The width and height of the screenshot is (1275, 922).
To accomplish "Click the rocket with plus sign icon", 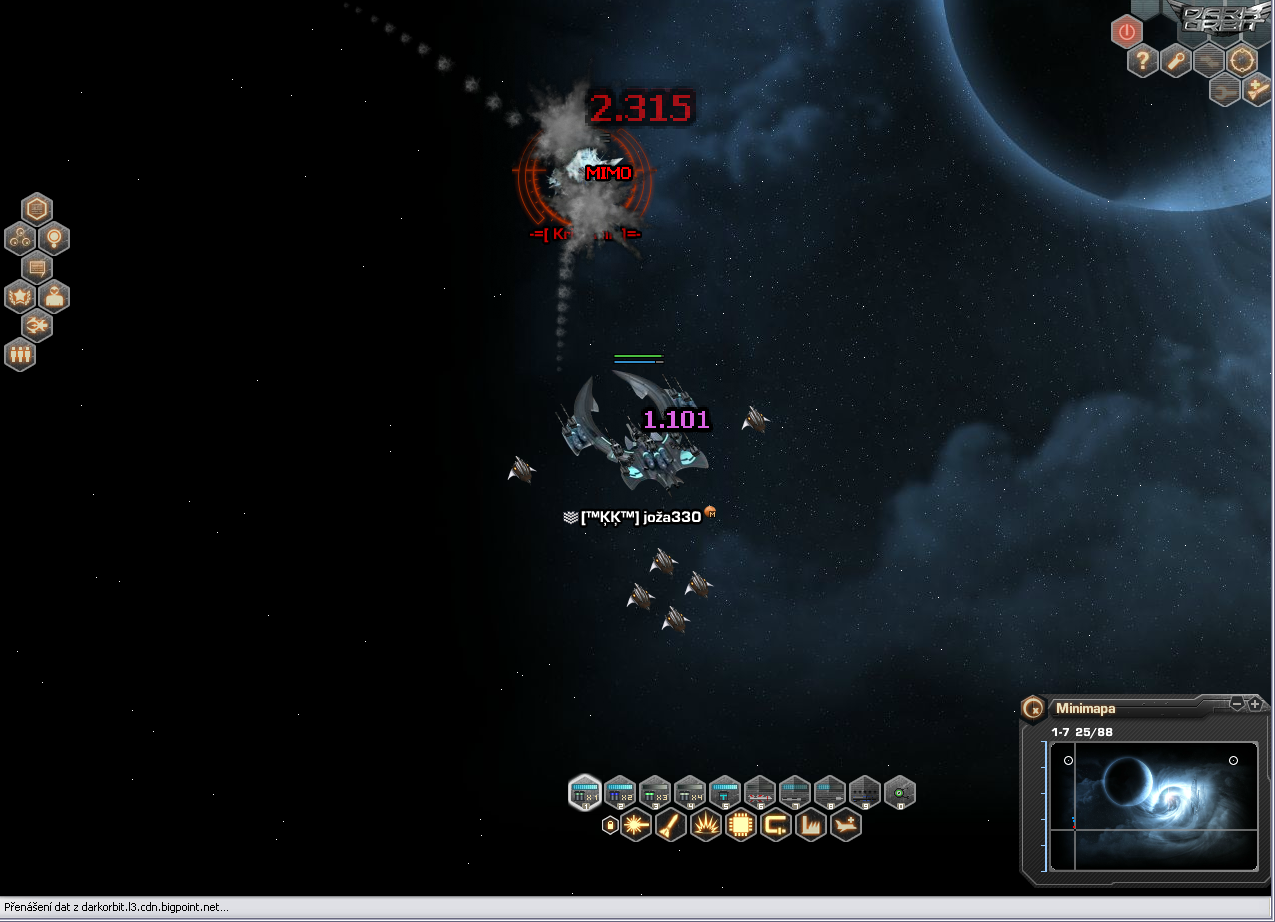I will [1257, 90].
